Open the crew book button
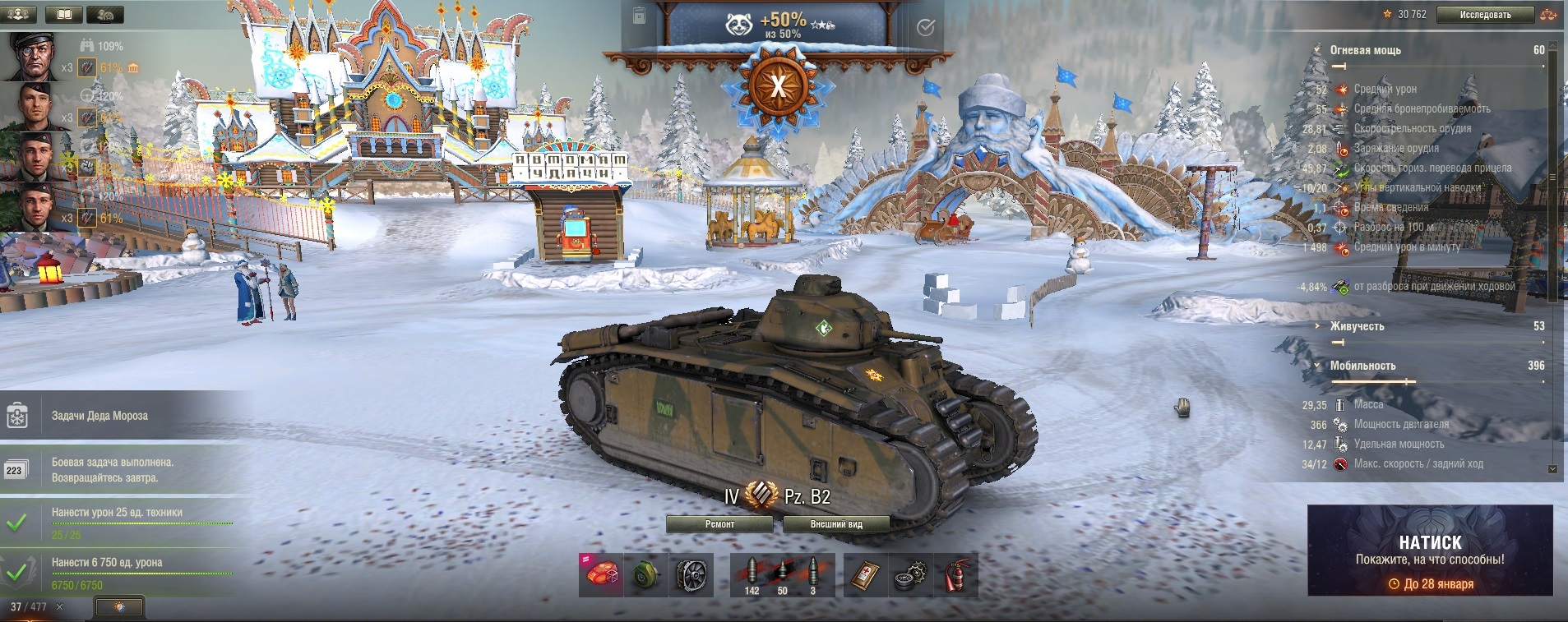 [x=63, y=14]
